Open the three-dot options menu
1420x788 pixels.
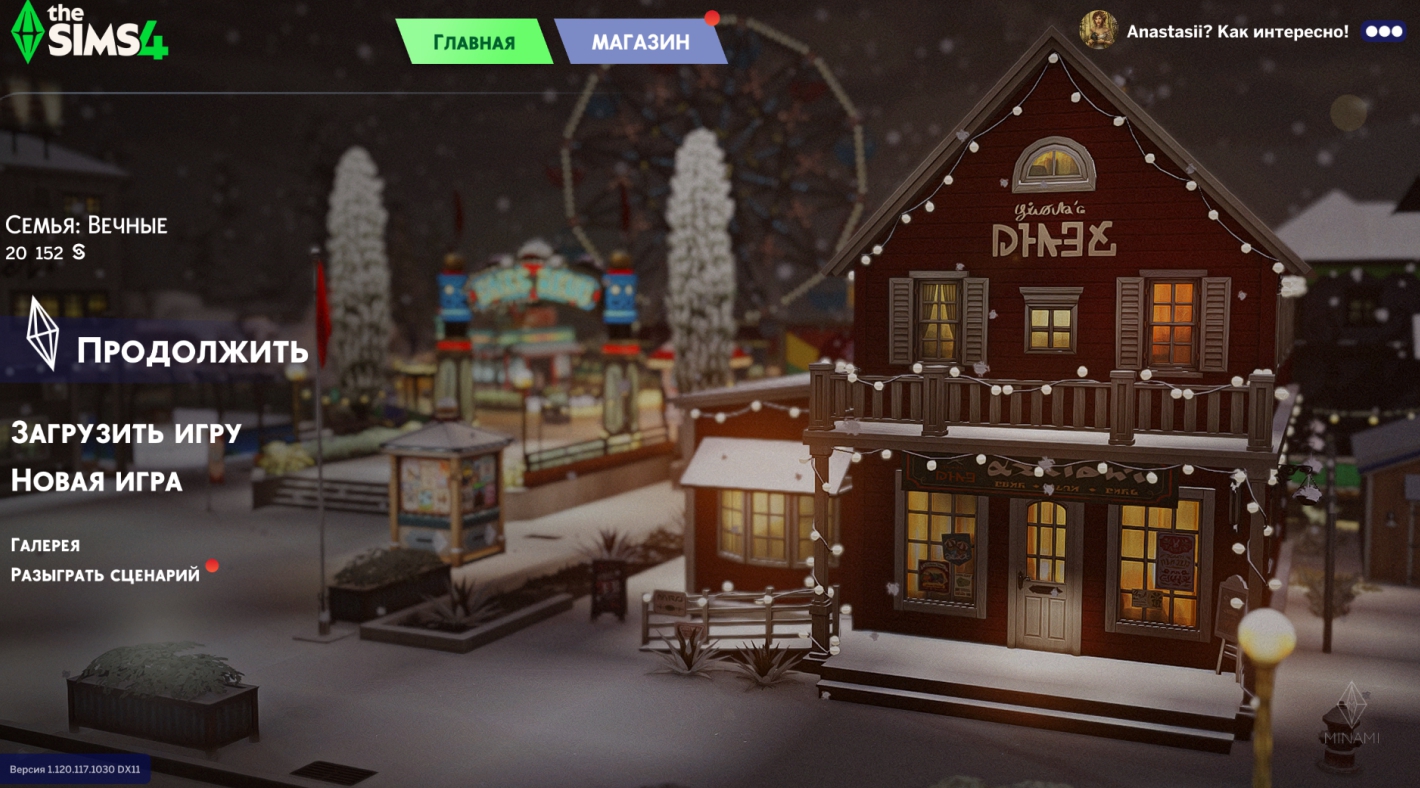pyautogui.click(x=1384, y=31)
